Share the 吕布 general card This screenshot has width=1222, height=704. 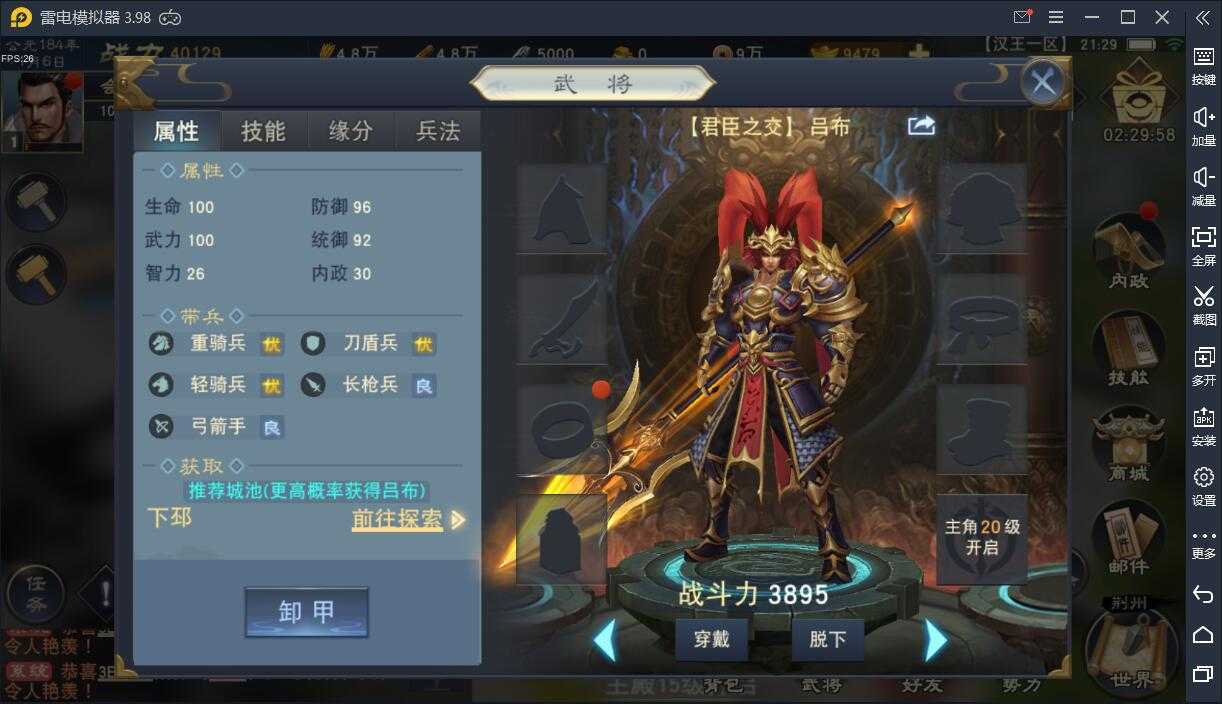(x=921, y=125)
